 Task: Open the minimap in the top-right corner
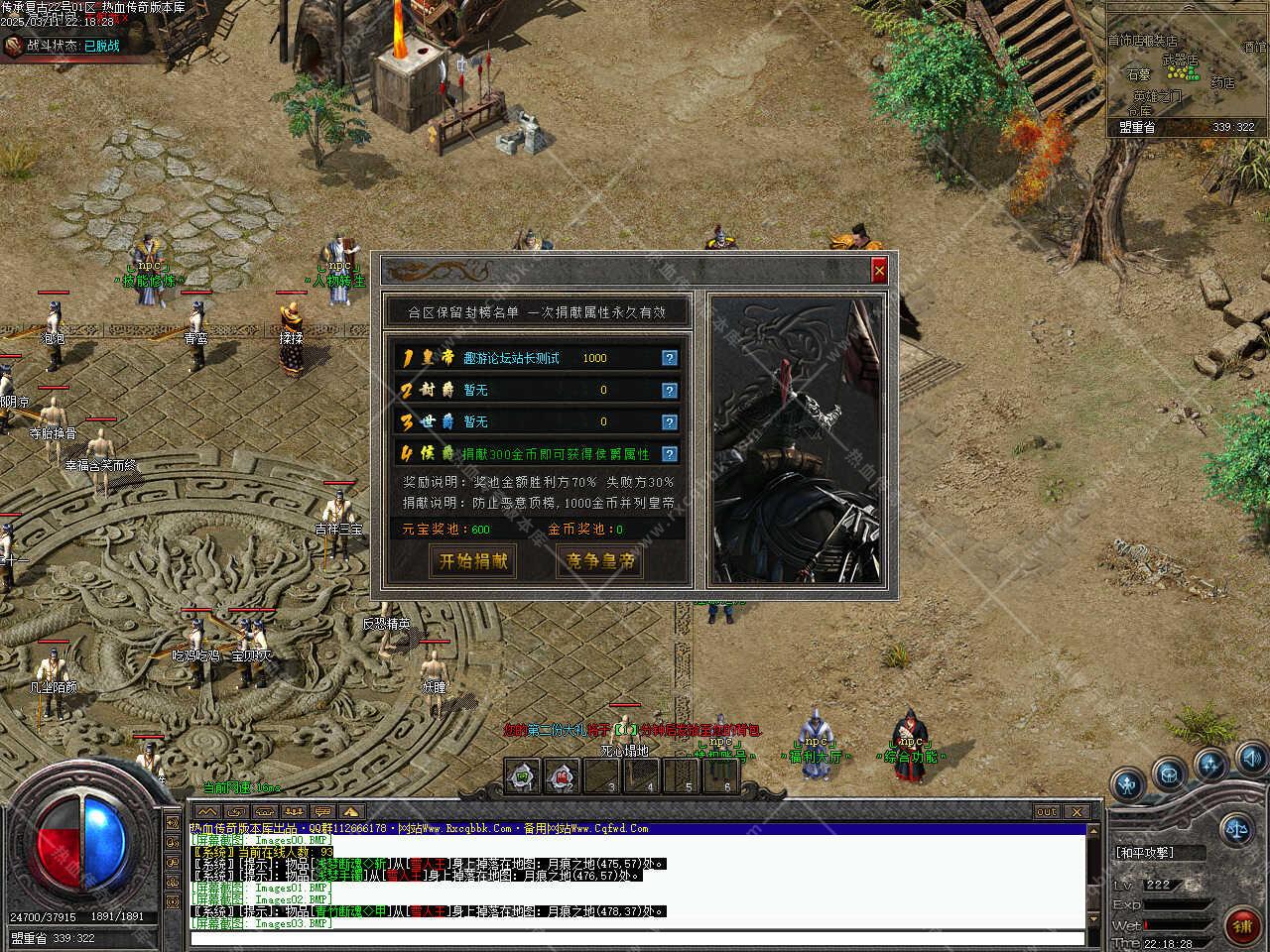coord(1186,69)
